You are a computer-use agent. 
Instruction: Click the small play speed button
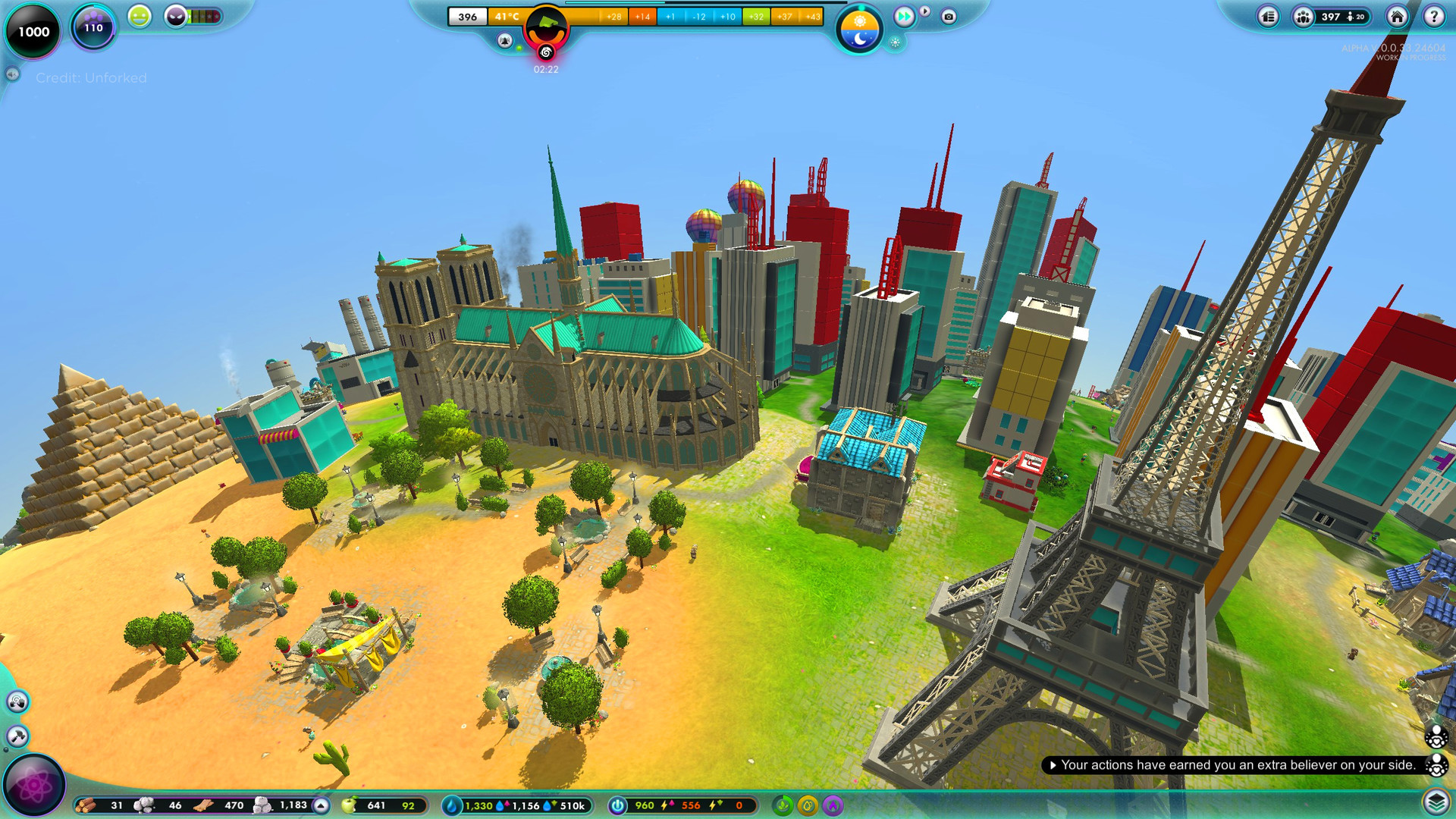point(925,11)
